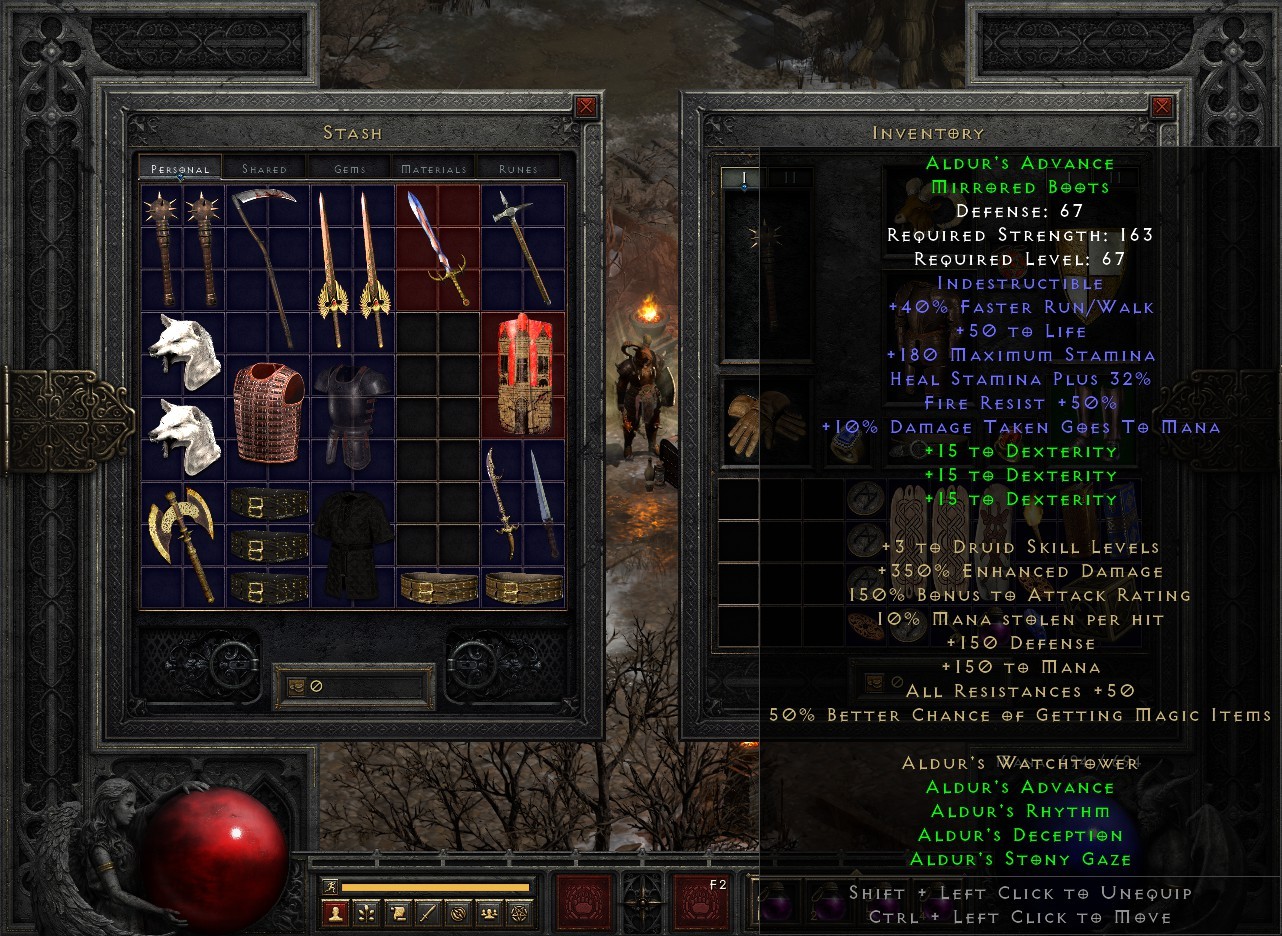1282x936 pixels.
Task: Toggle the run/walk icon beside the stamina bar
Action: tap(330, 885)
